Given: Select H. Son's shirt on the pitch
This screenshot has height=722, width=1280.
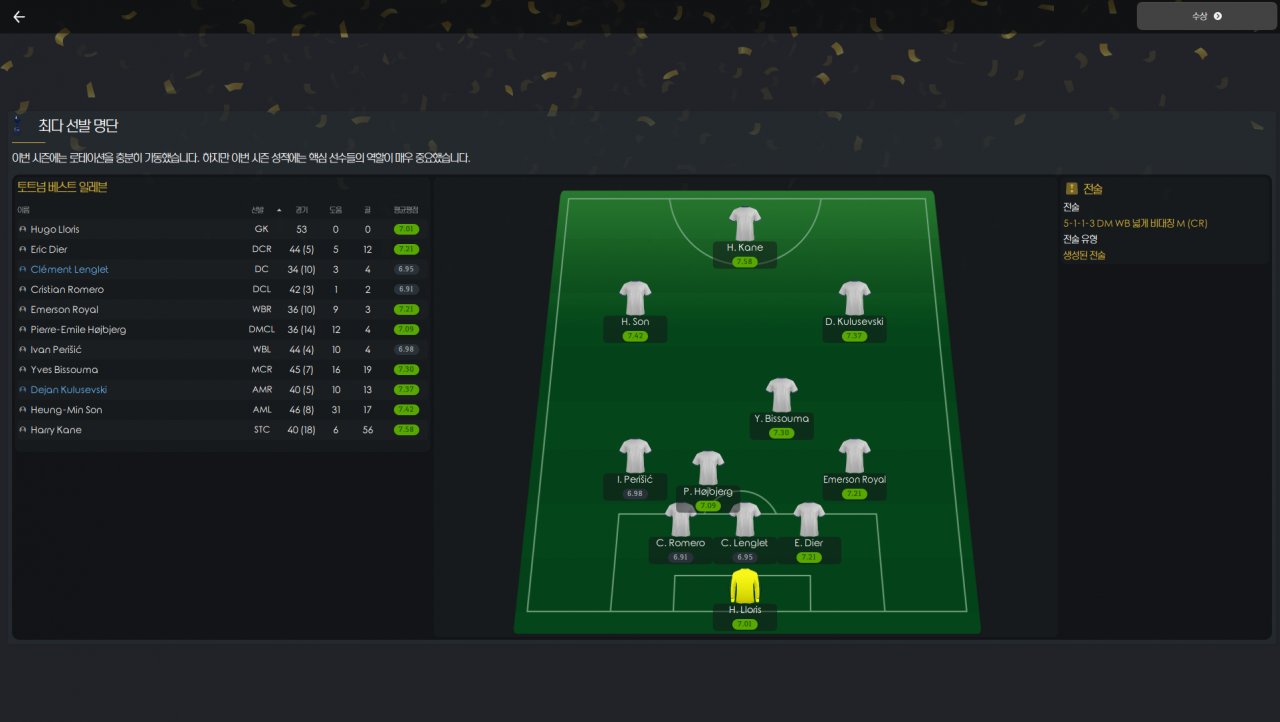Looking at the screenshot, I should pos(635,298).
